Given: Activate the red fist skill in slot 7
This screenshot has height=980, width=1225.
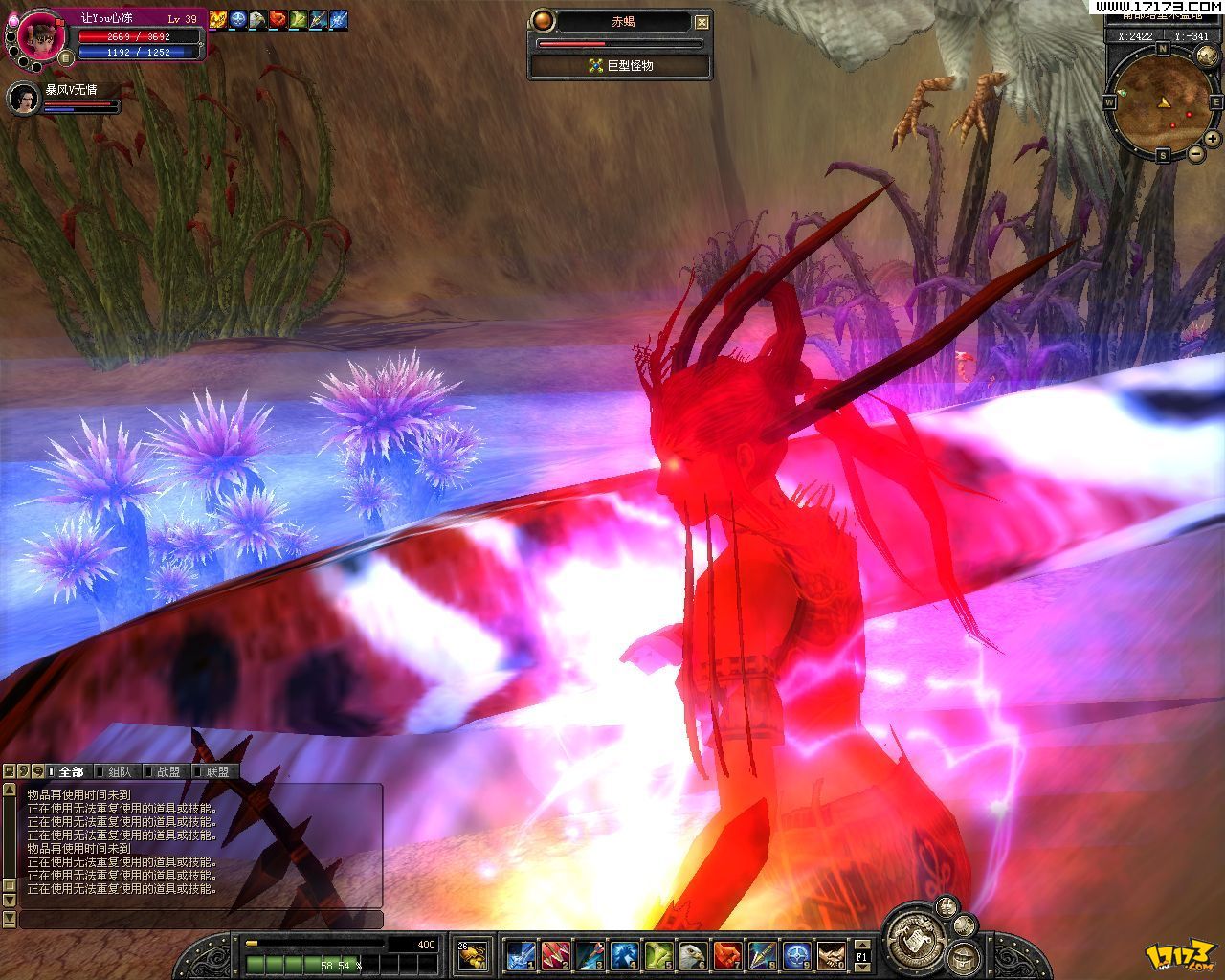Looking at the screenshot, I should [x=727, y=954].
